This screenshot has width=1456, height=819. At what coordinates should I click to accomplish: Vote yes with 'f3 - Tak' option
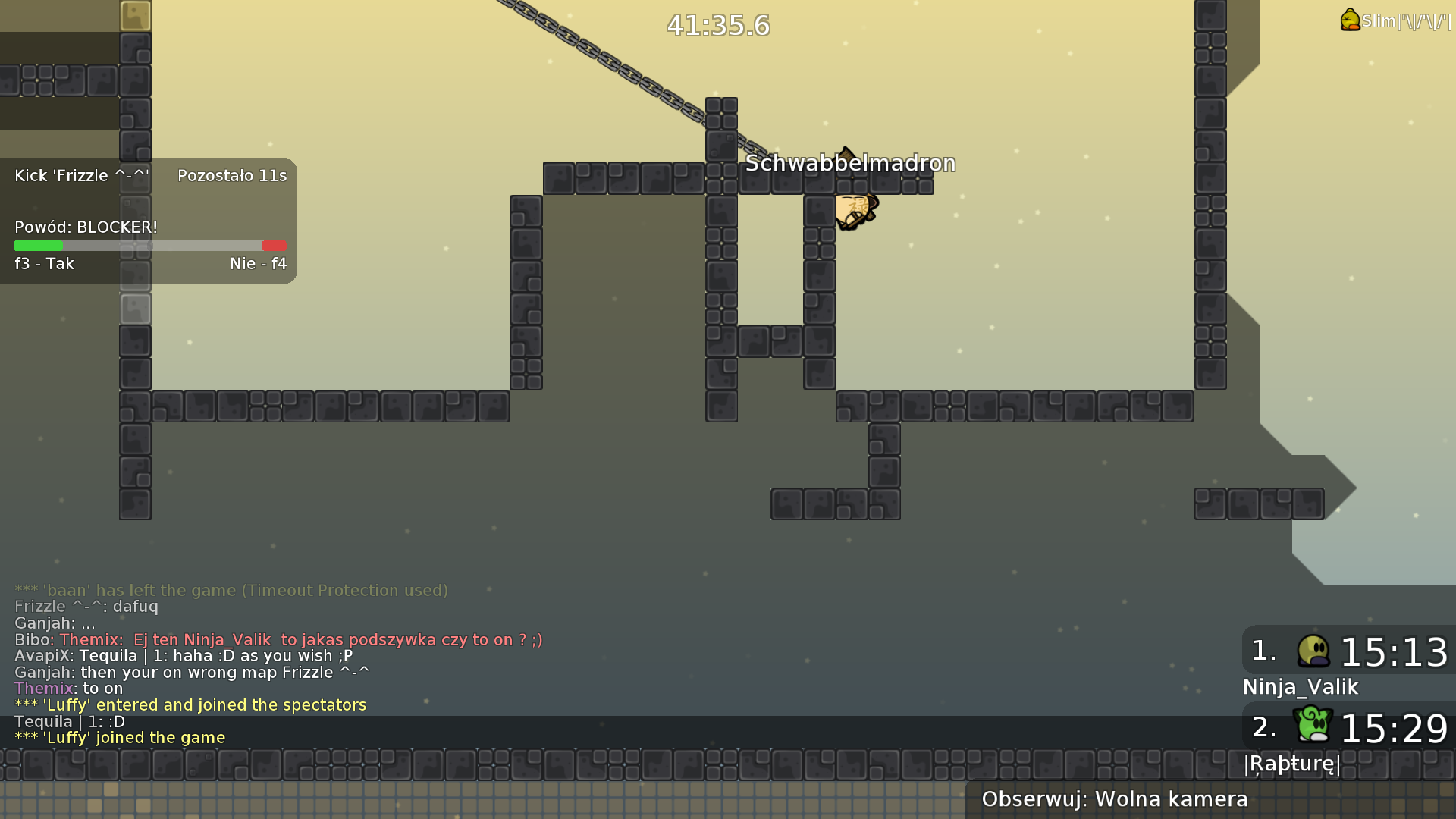[43, 263]
